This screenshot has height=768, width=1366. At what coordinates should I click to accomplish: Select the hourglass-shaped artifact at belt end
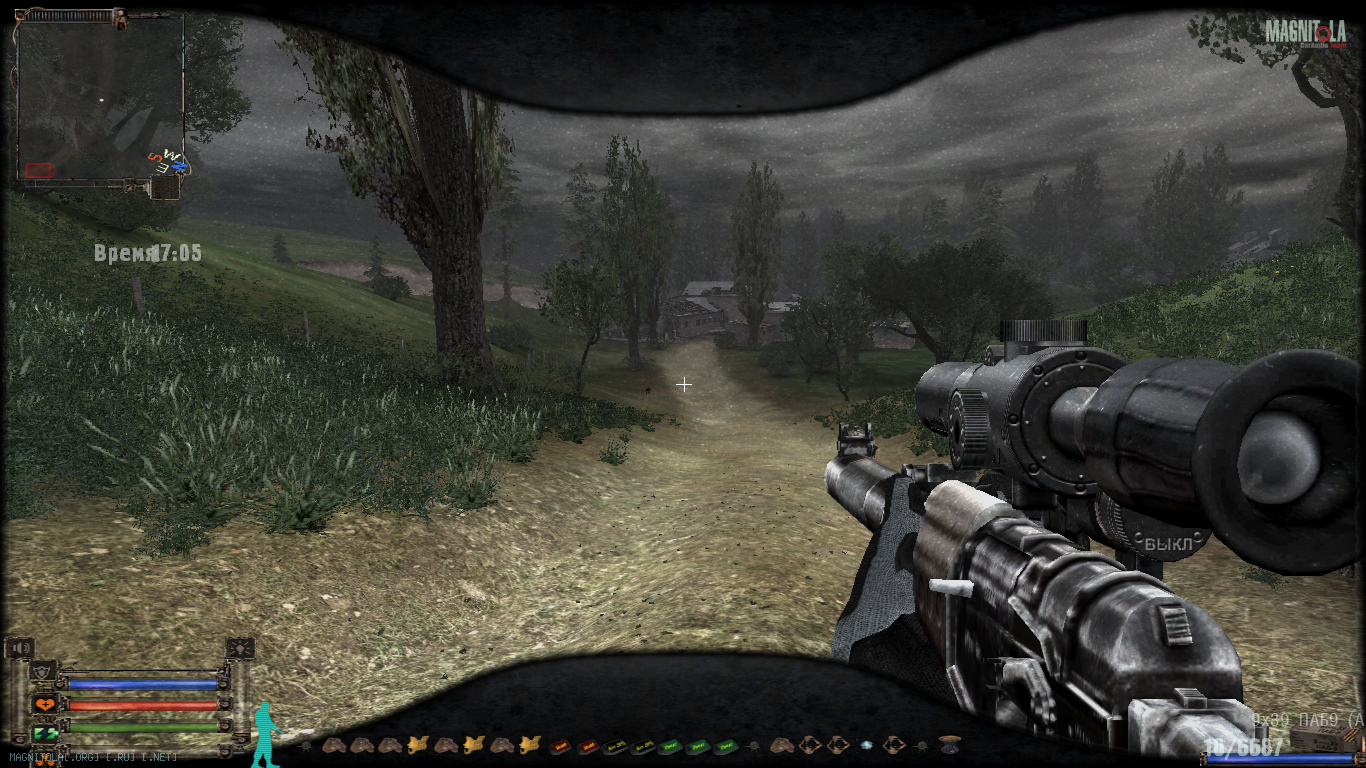coord(949,745)
